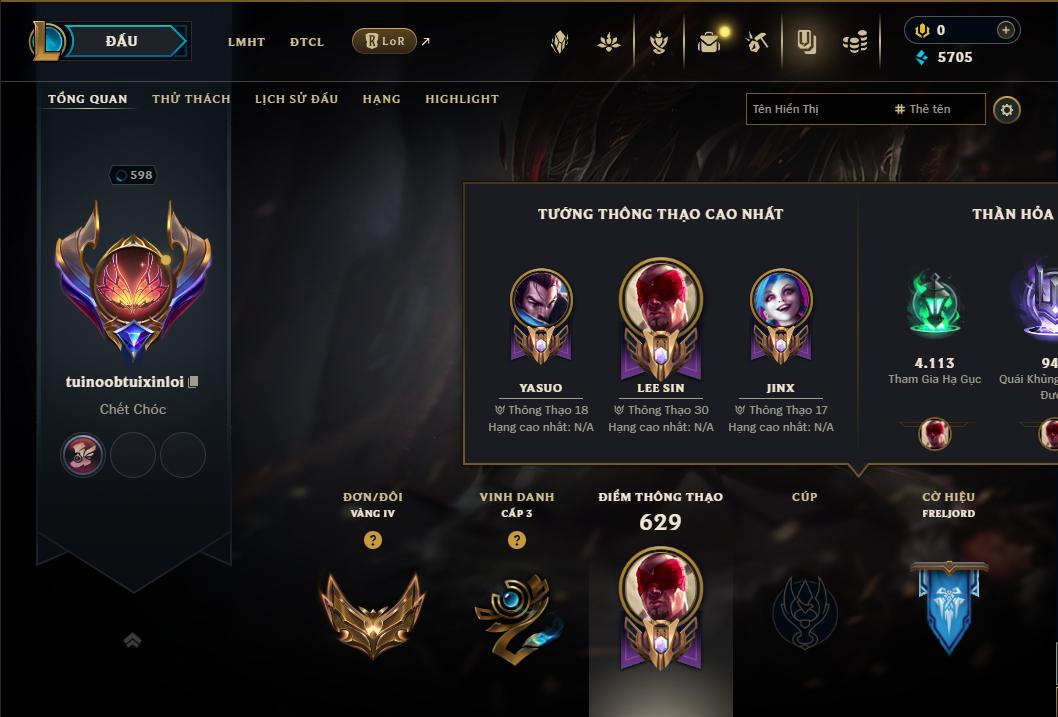Open the coin stack store icon
The height and width of the screenshot is (717, 1058).
click(854, 42)
